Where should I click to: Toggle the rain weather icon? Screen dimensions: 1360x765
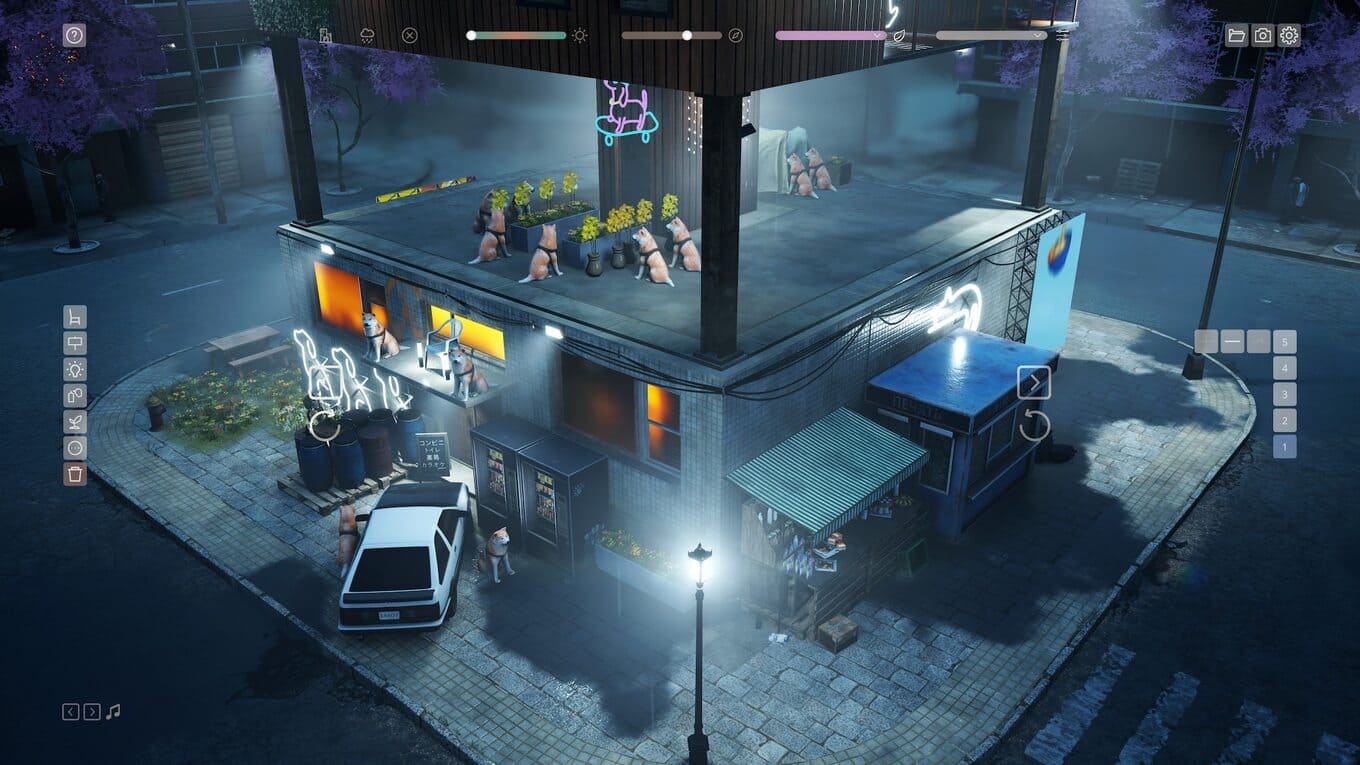coord(368,36)
